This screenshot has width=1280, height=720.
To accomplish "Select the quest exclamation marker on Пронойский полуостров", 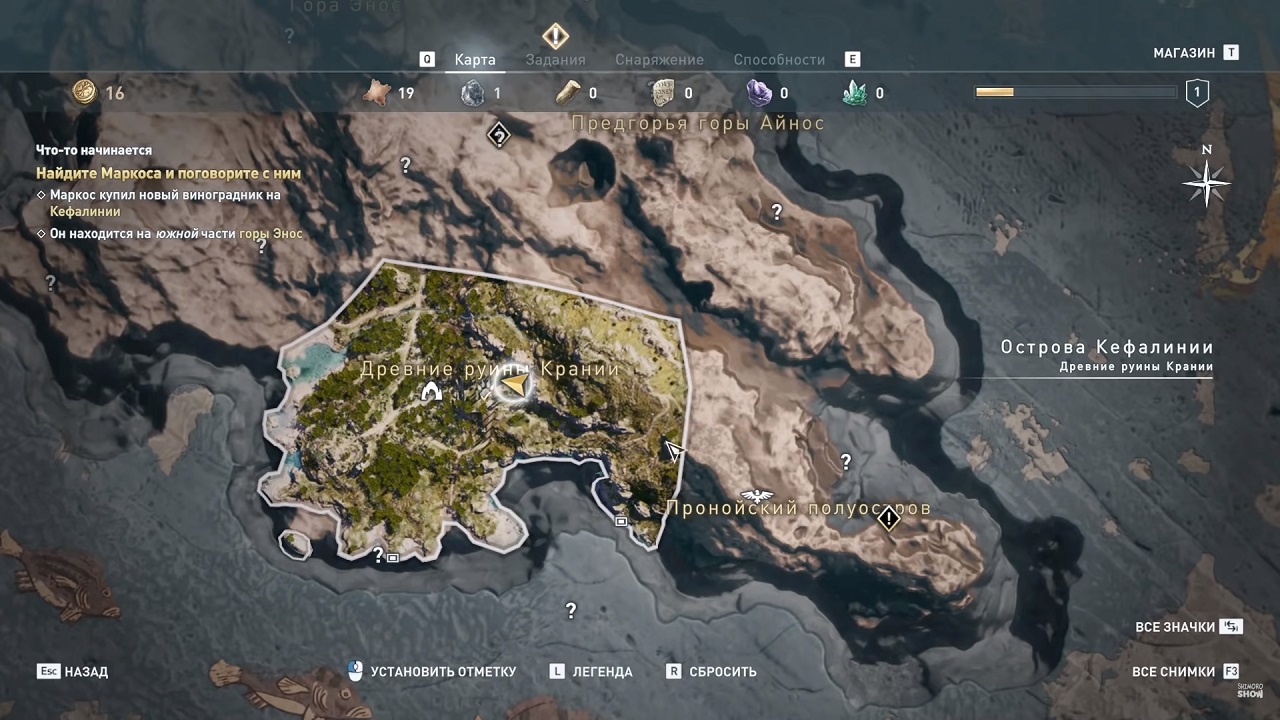I will pos(888,519).
